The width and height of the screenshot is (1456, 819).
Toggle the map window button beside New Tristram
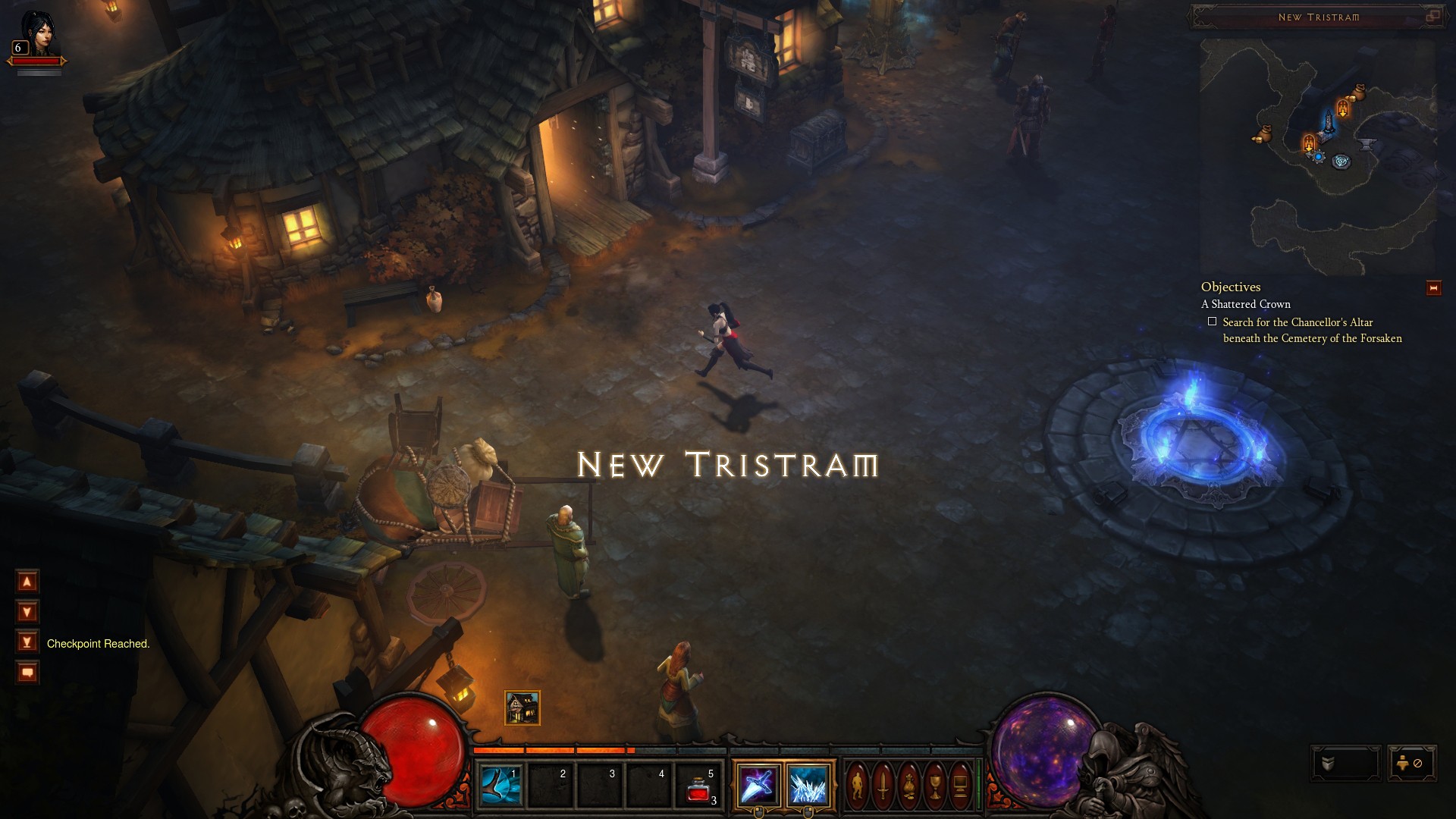tap(1432, 16)
